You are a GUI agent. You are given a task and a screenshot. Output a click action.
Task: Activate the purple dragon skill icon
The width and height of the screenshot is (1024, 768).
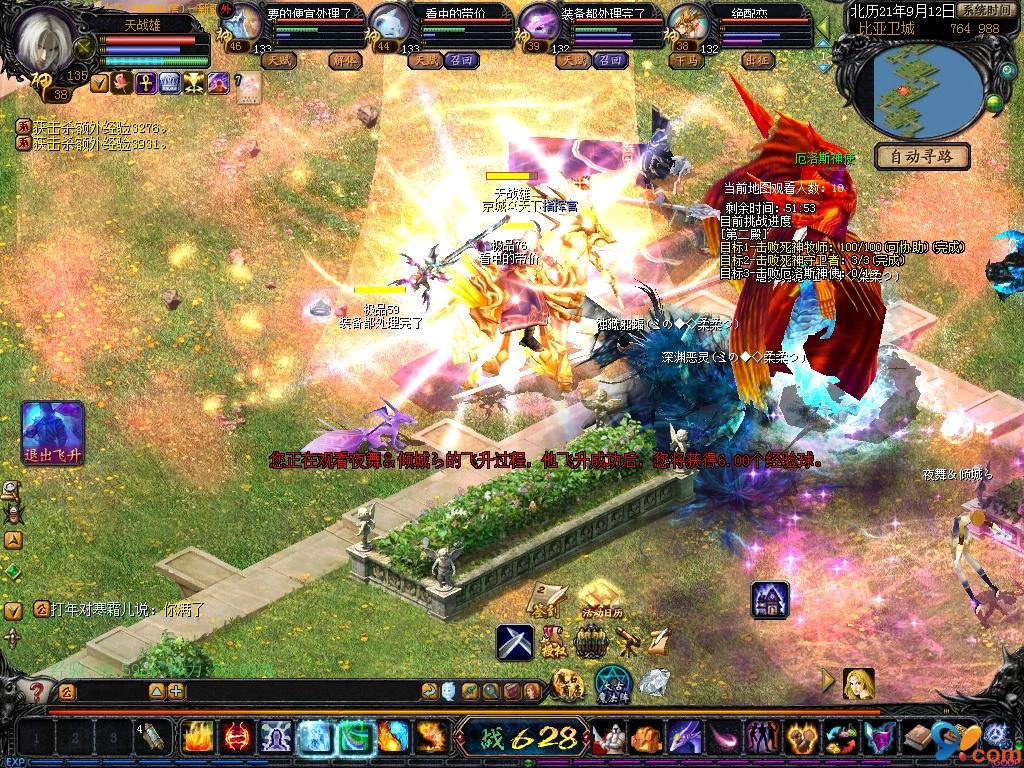pos(685,738)
